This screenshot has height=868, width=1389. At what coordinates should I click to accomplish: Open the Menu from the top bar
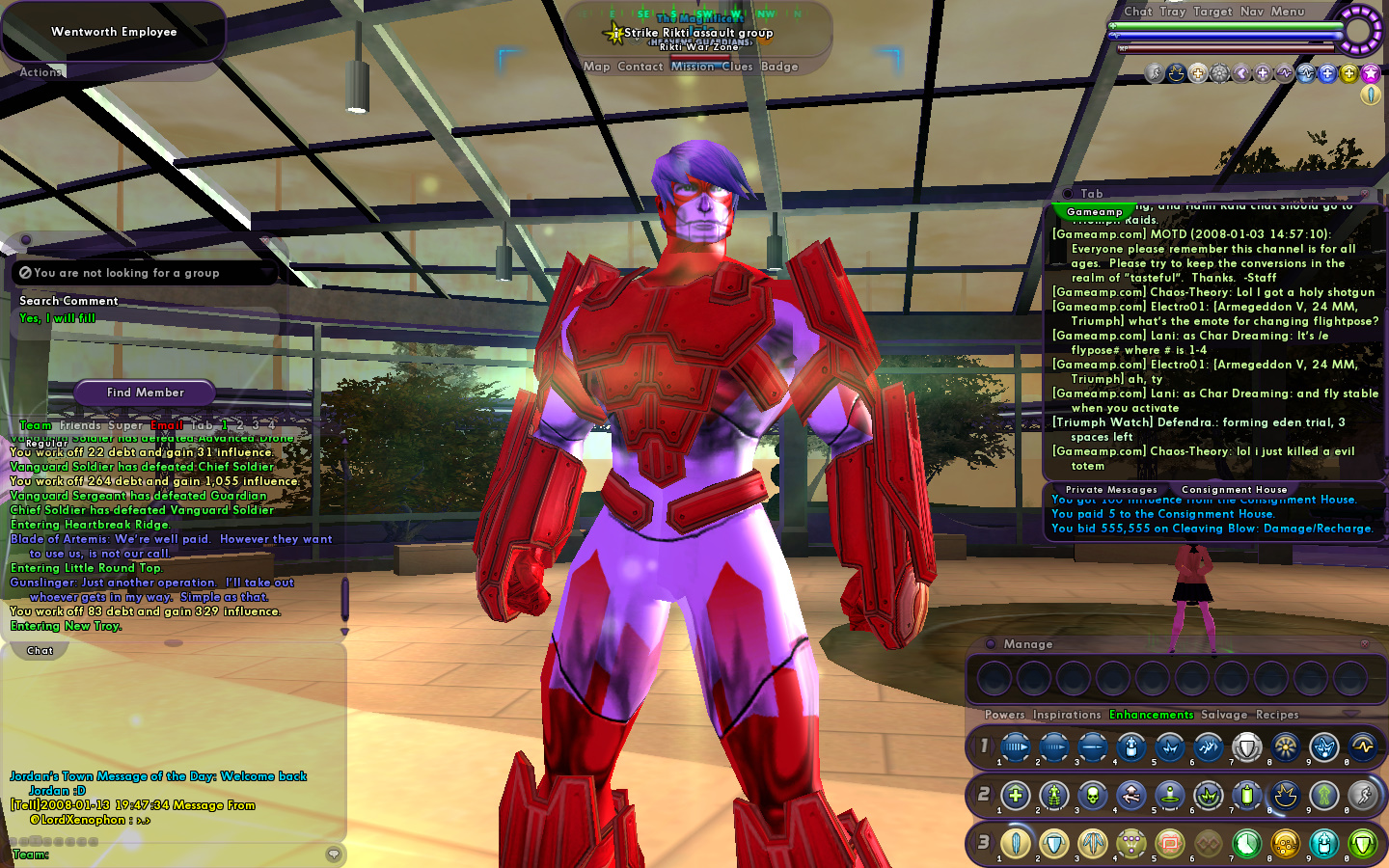pyautogui.click(x=1287, y=12)
